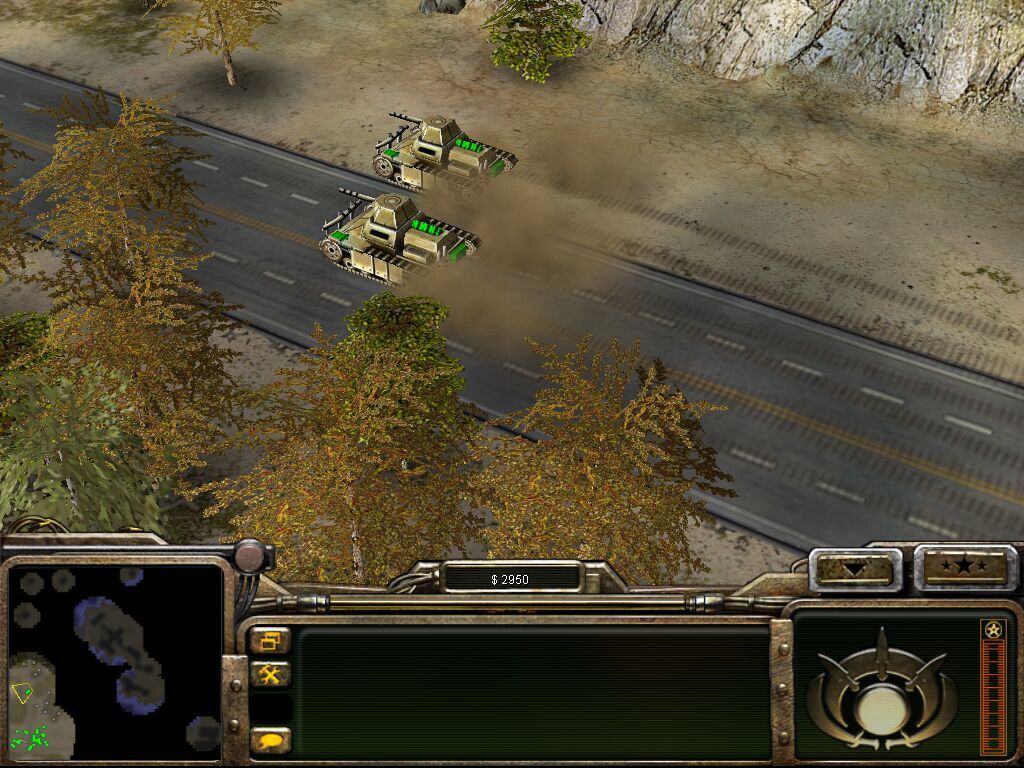This screenshot has height=768, width=1024.
Task: Open the three-star General's promotions button
Action: tap(964, 568)
